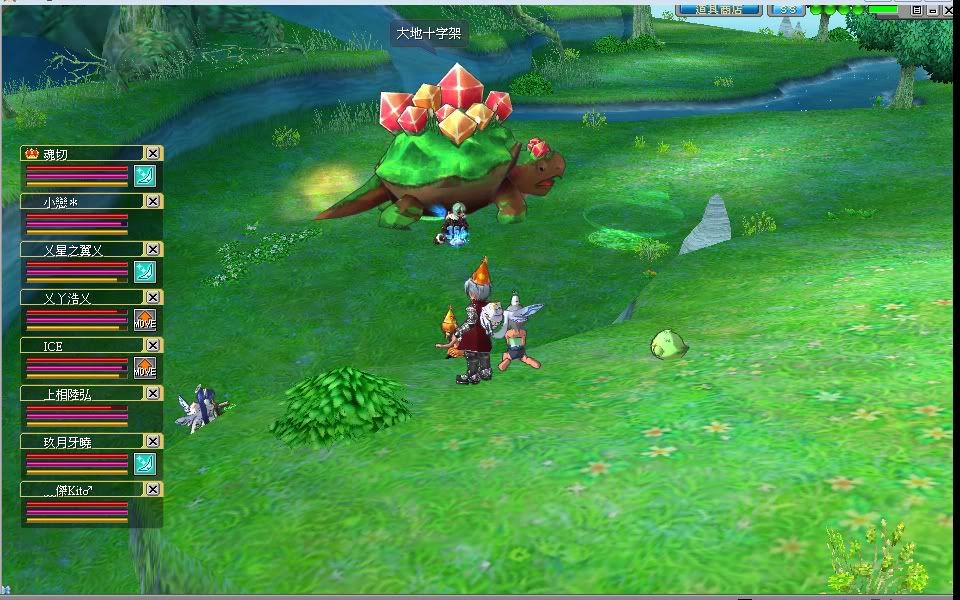This screenshot has width=960, height=600.
Task: Close party member 魂切's panel
Action: pos(153,153)
